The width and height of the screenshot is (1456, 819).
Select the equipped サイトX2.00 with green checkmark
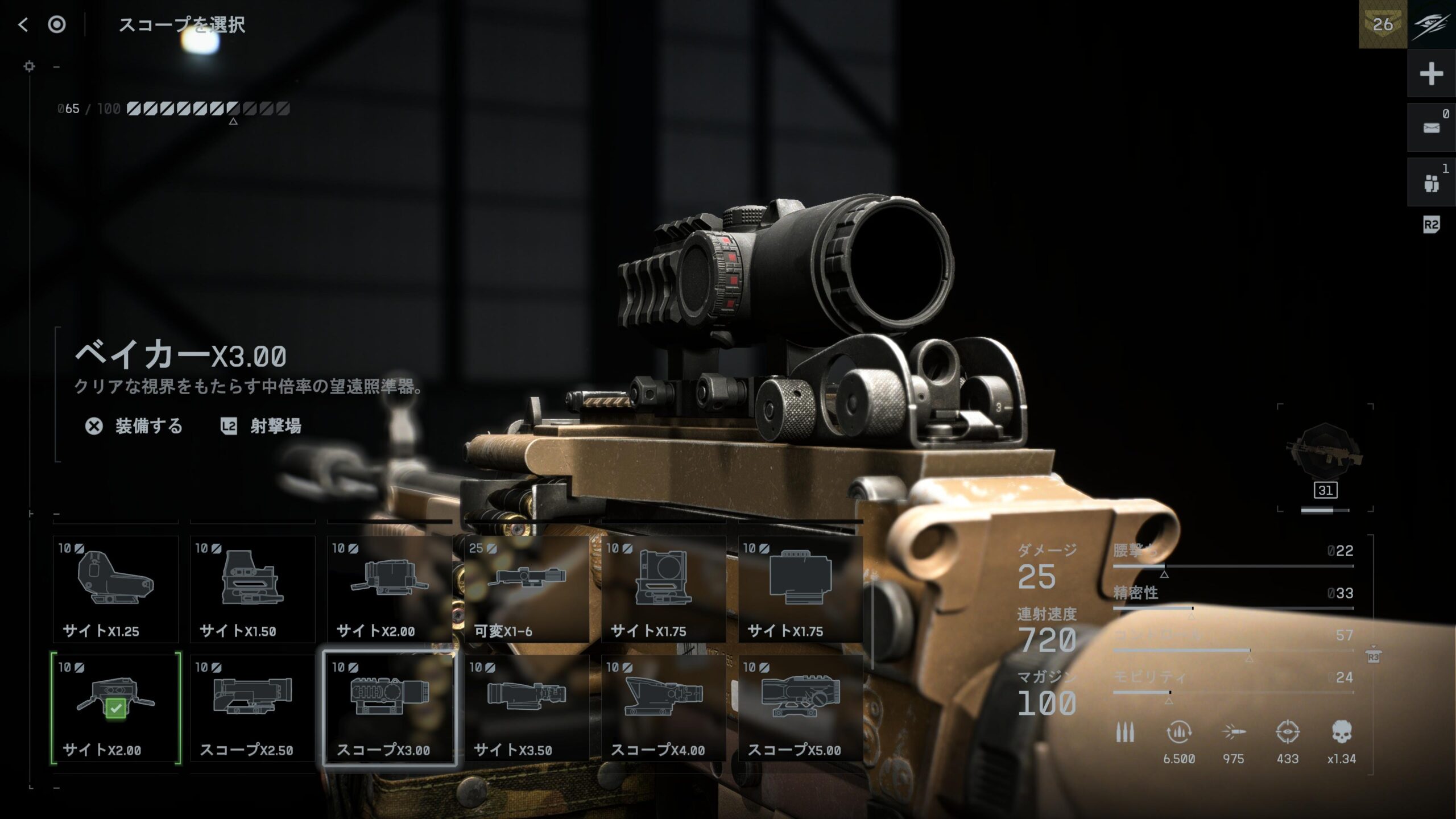point(115,708)
